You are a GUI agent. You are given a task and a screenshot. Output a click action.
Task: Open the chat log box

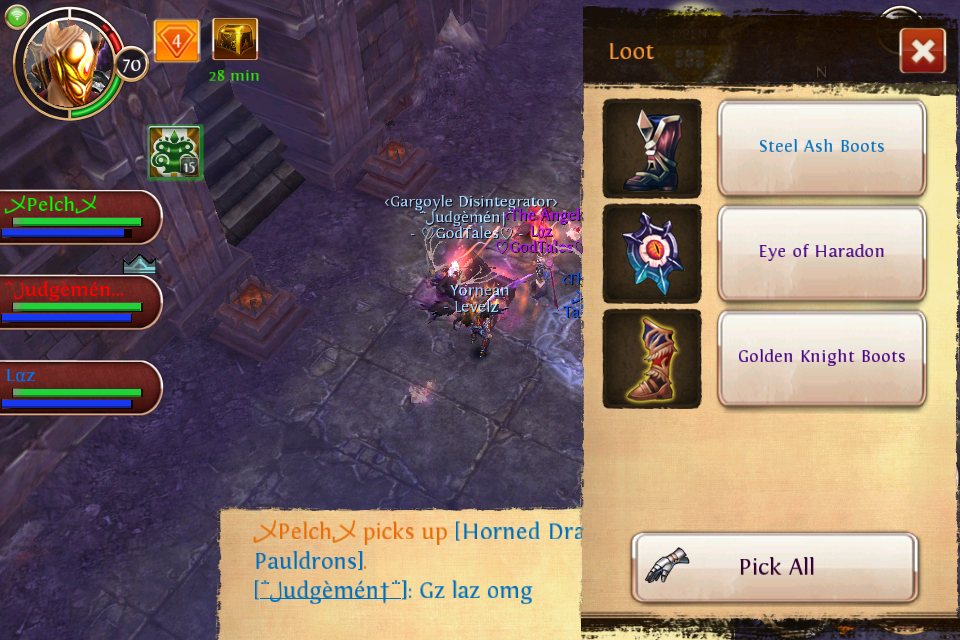coord(400,572)
